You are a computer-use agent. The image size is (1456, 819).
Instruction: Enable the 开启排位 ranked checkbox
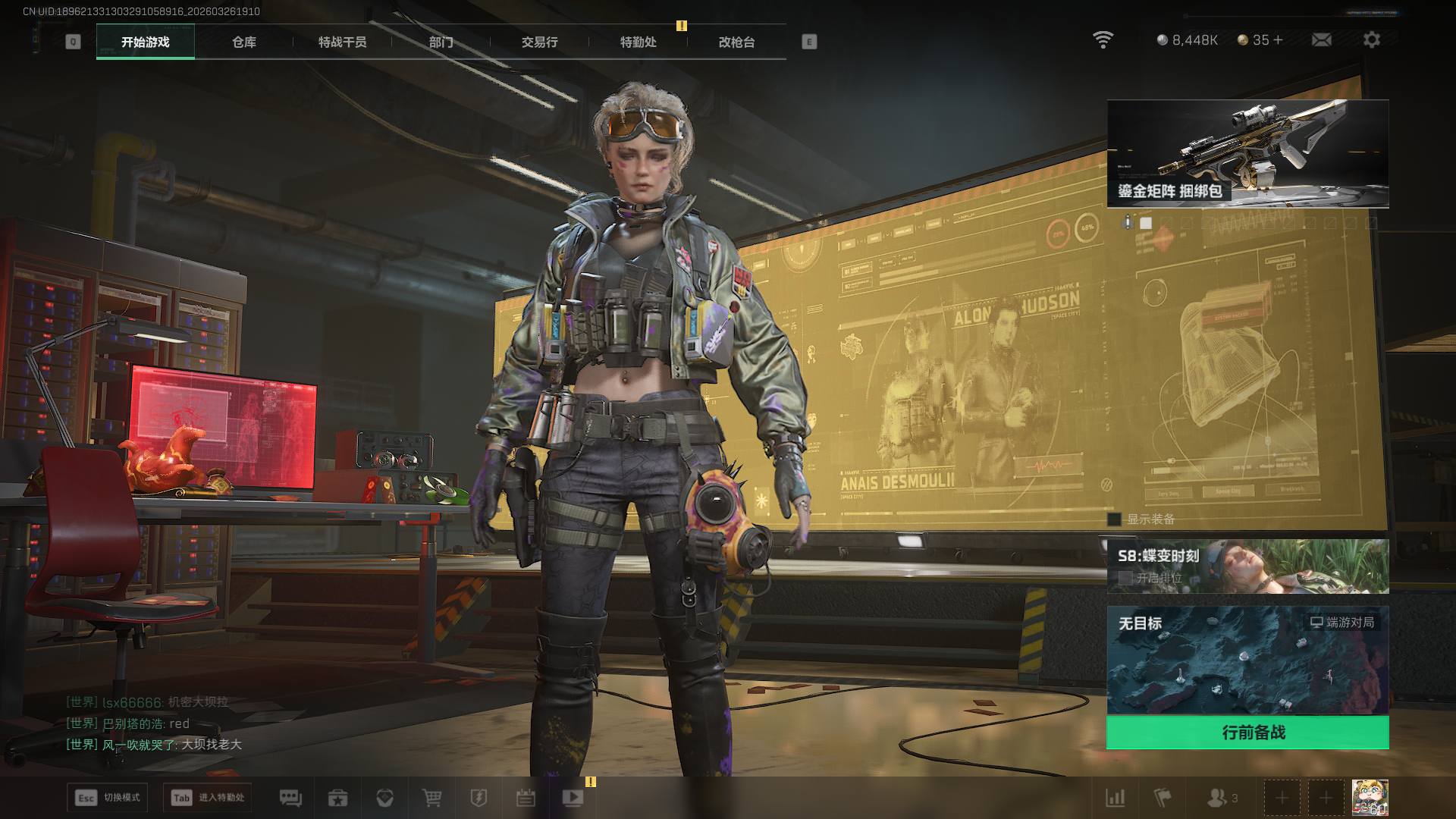click(x=1125, y=578)
